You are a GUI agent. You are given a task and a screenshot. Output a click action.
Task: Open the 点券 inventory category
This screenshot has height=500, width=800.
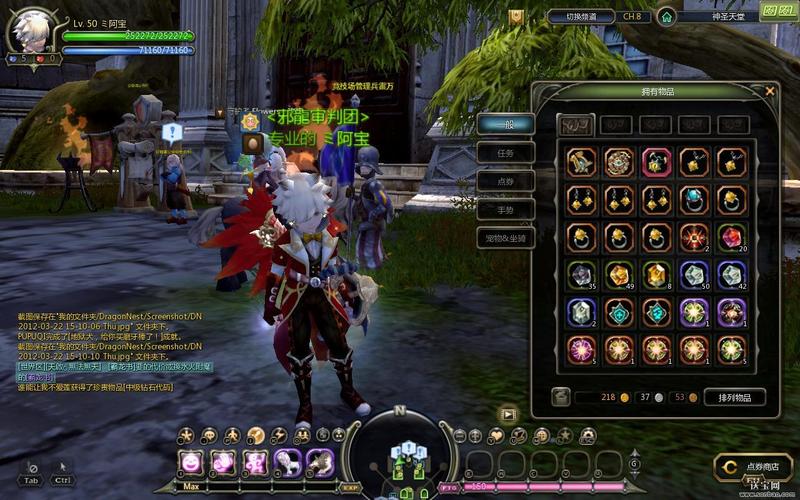(x=505, y=182)
